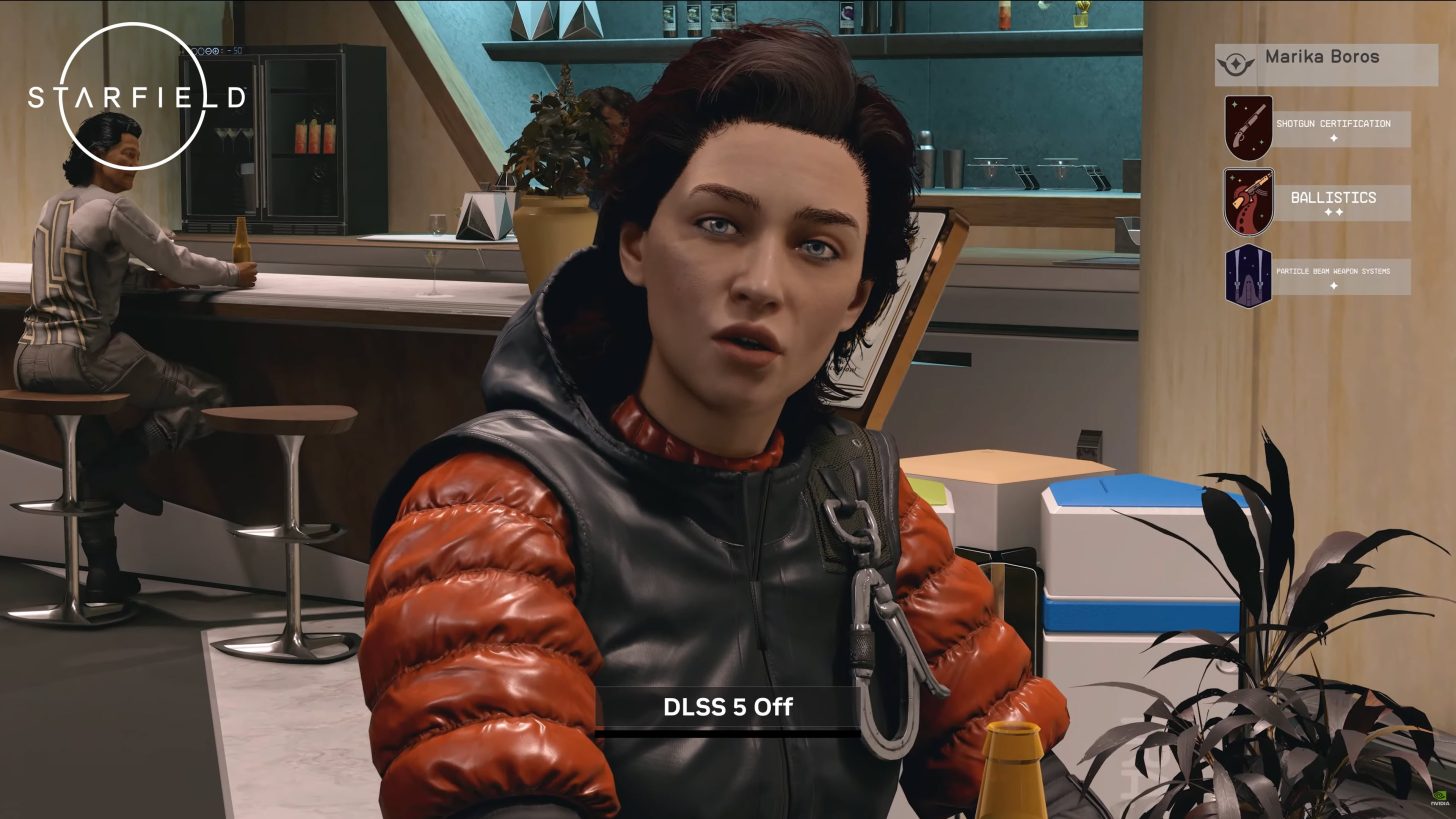This screenshot has width=1456, height=819.
Task: Select the Marika Boros name panel
Action: tap(1325, 64)
